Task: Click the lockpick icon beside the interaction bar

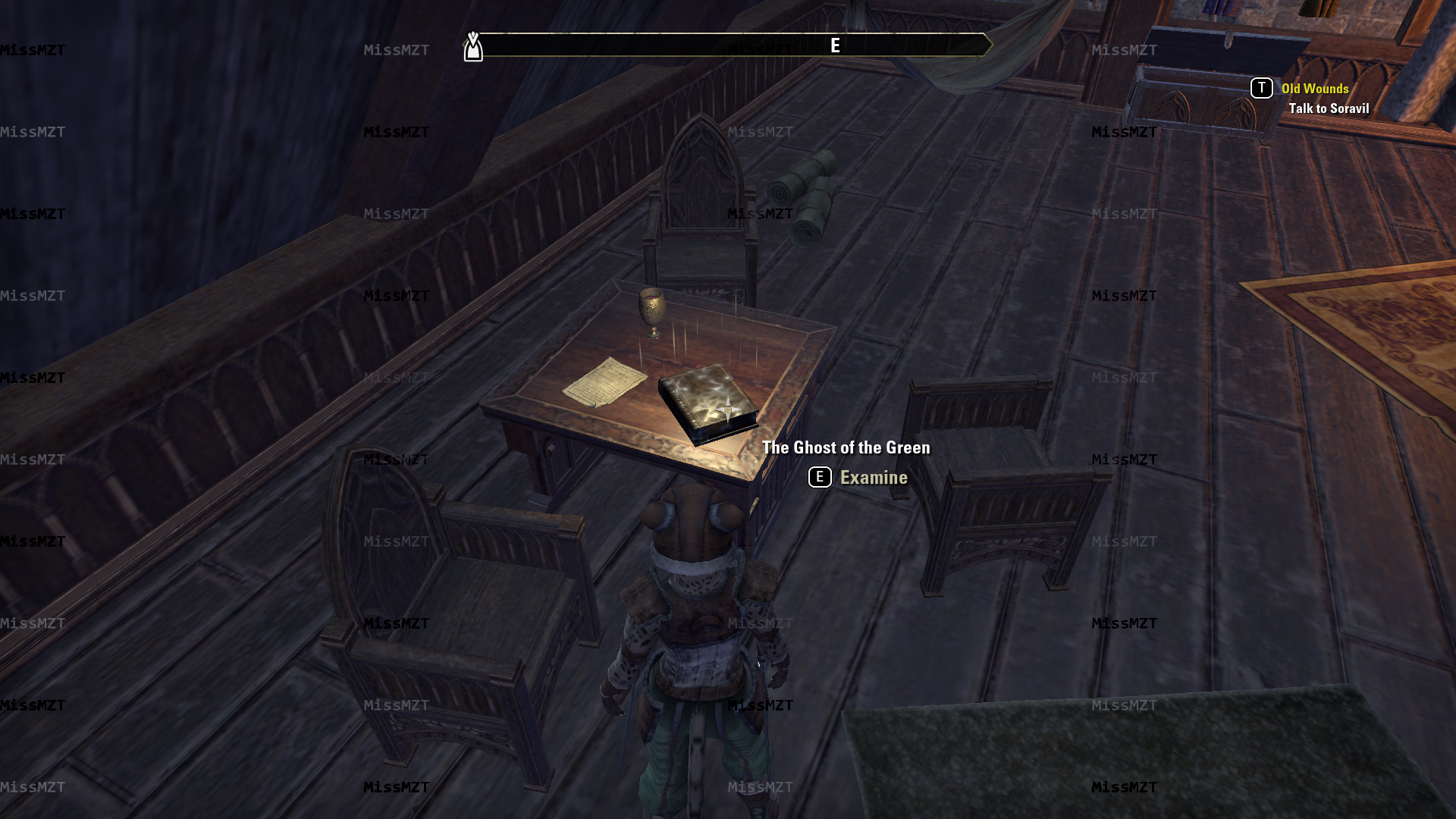Action: (x=473, y=45)
